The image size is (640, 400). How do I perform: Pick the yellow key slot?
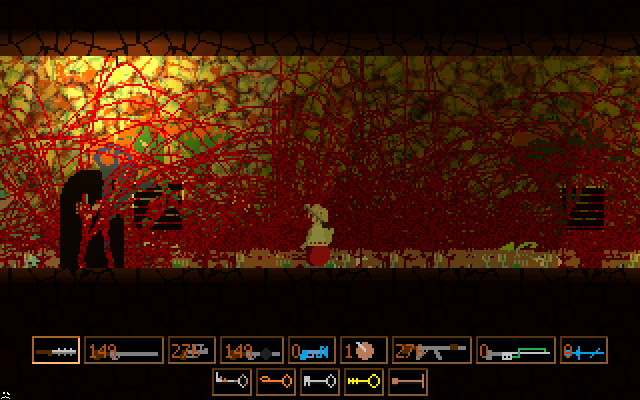click(x=363, y=380)
